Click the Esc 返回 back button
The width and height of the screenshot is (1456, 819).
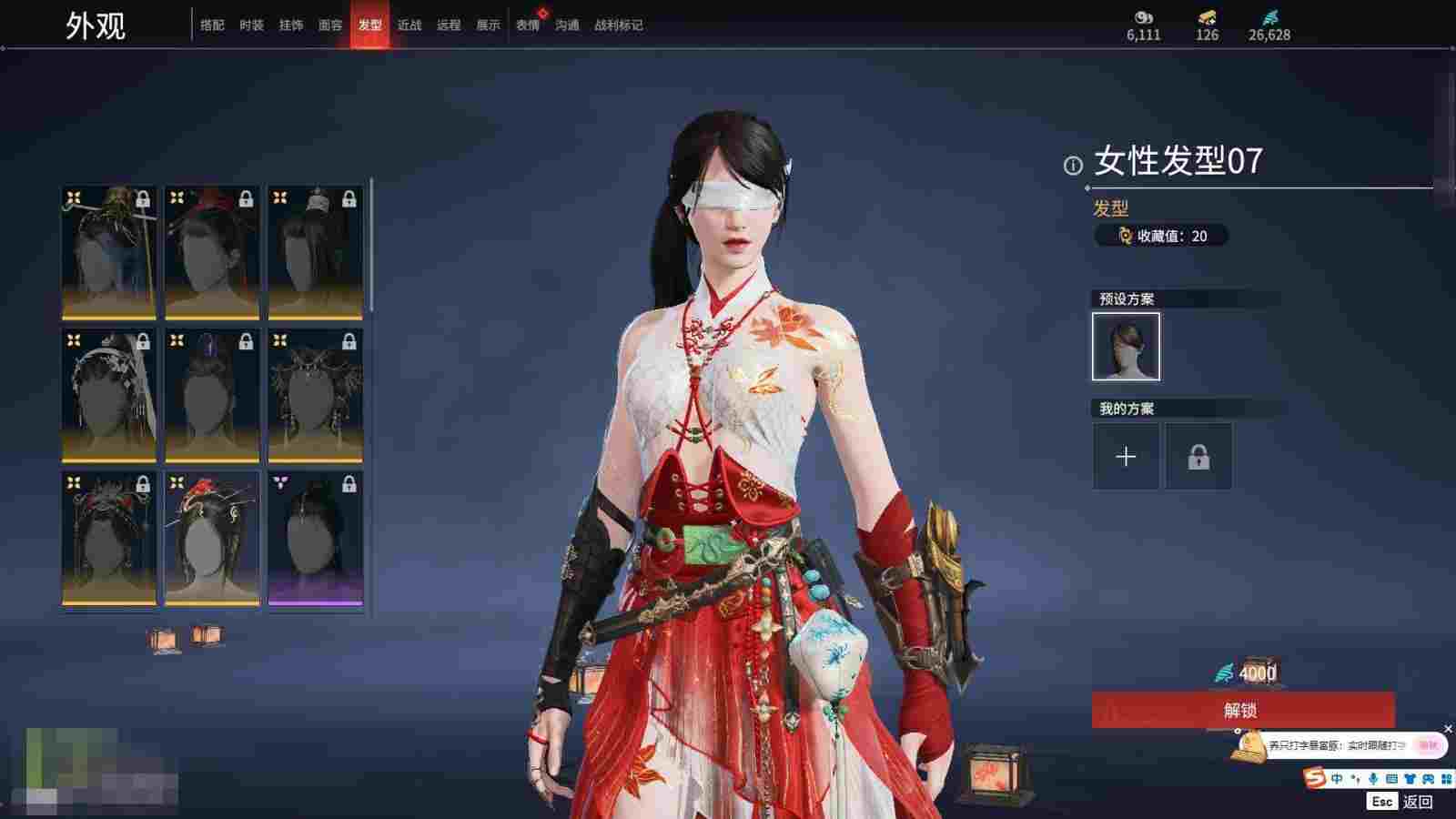(x=1401, y=802)
